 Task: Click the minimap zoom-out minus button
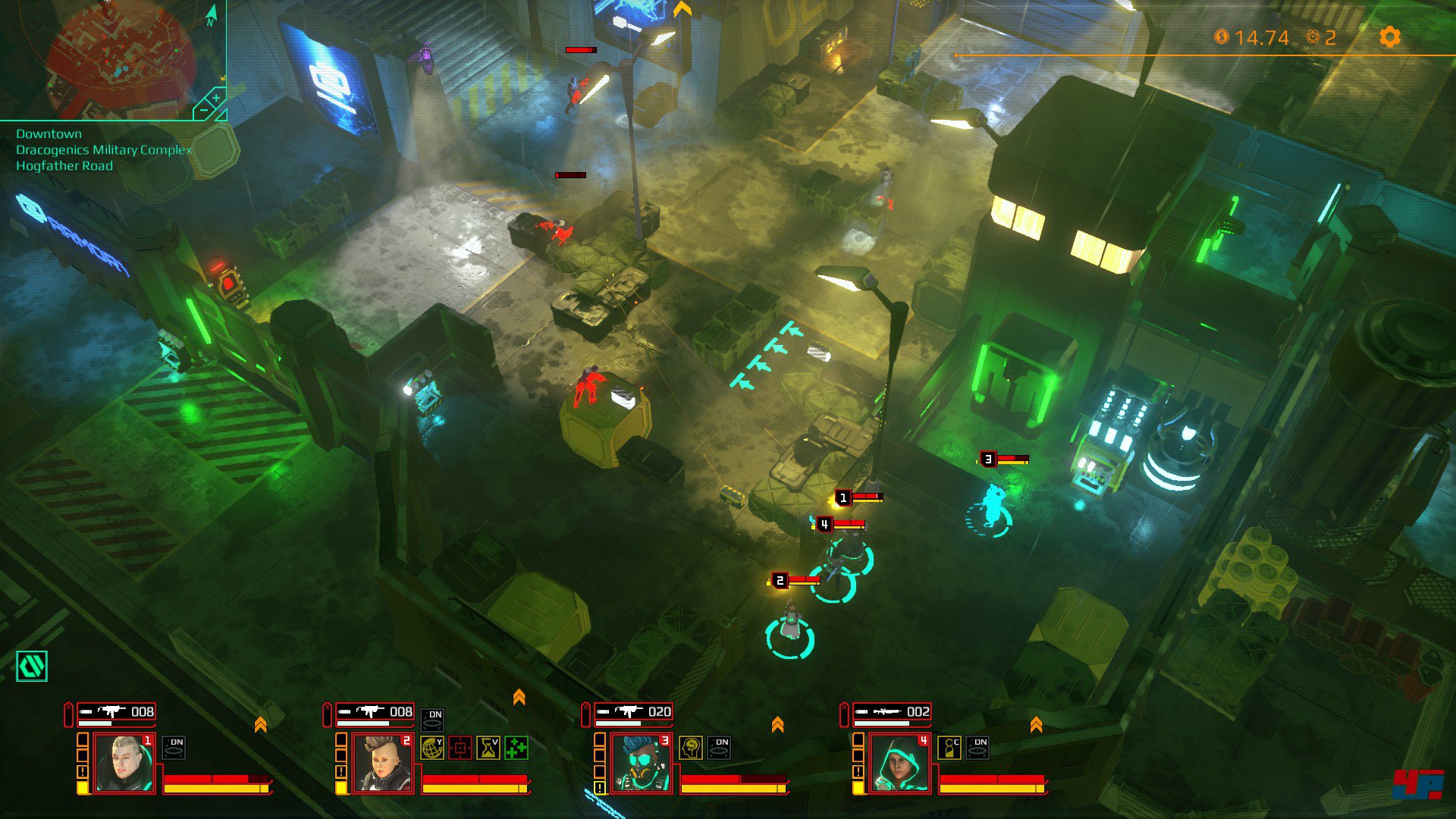(202, 112)
